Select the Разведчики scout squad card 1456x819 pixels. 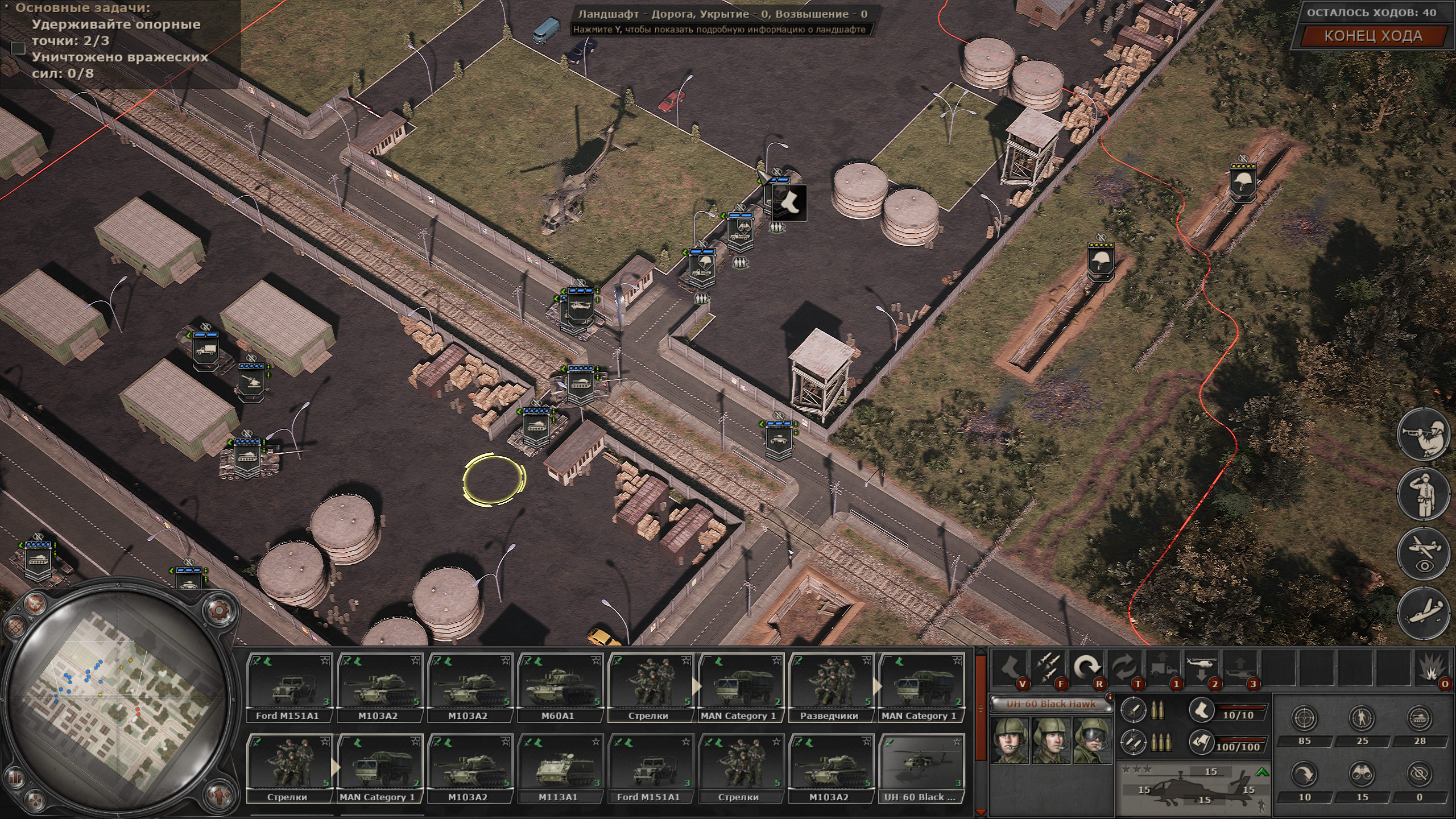coord(829,687)
